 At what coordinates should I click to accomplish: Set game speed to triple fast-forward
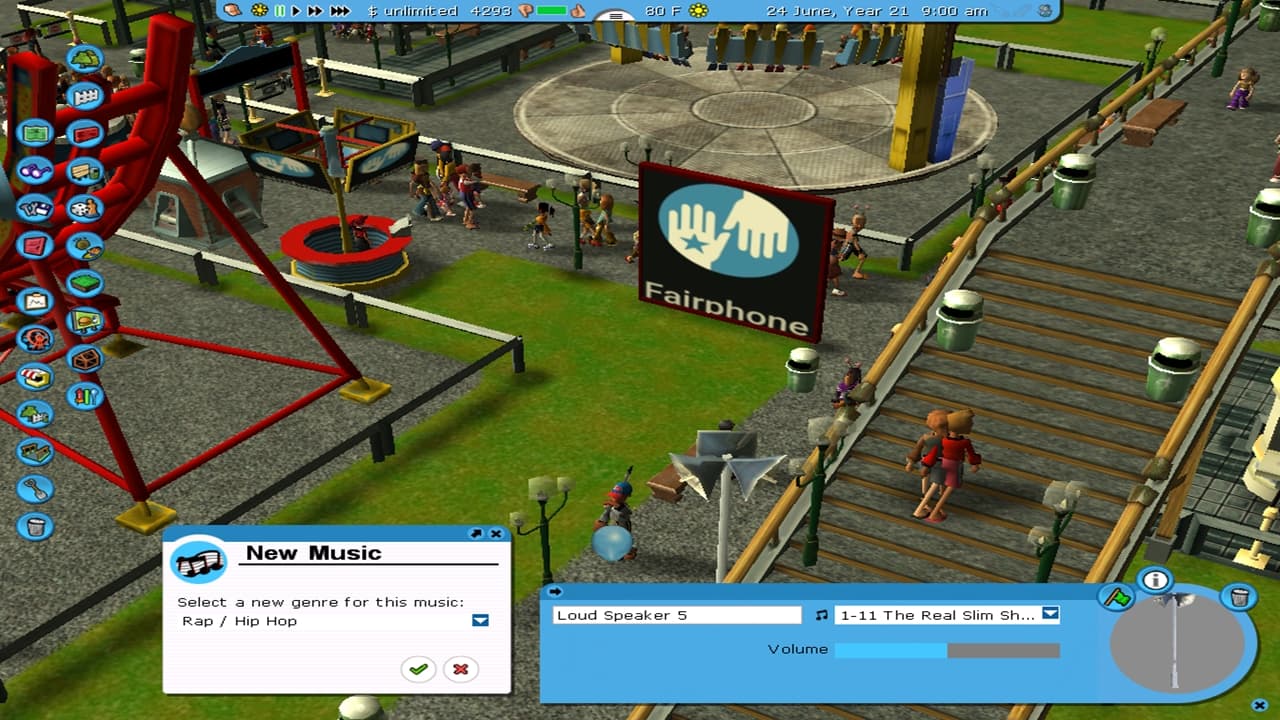coord(340,11)
